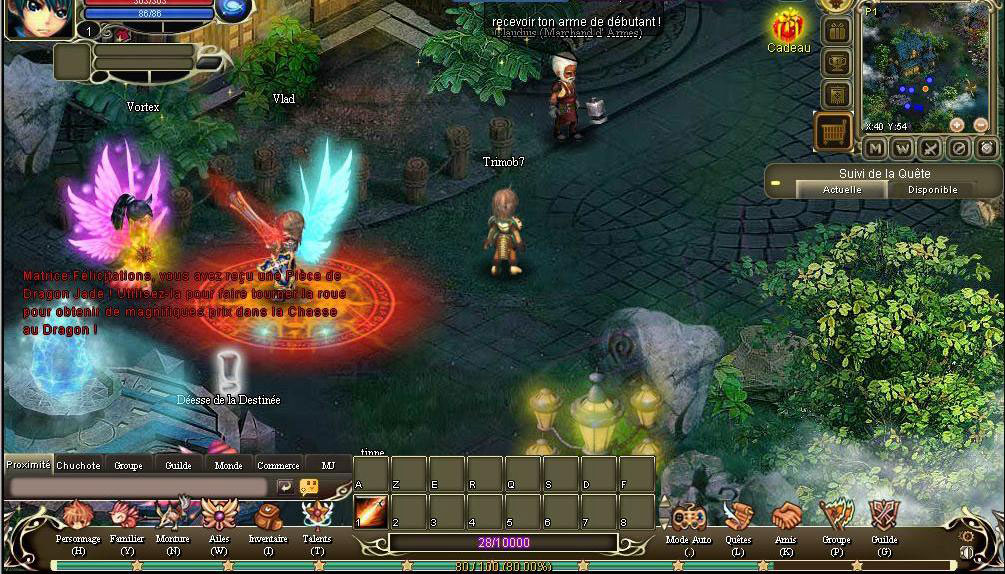Switch chat to the Monde tab
1005x574 pixels.
[228, 465]
